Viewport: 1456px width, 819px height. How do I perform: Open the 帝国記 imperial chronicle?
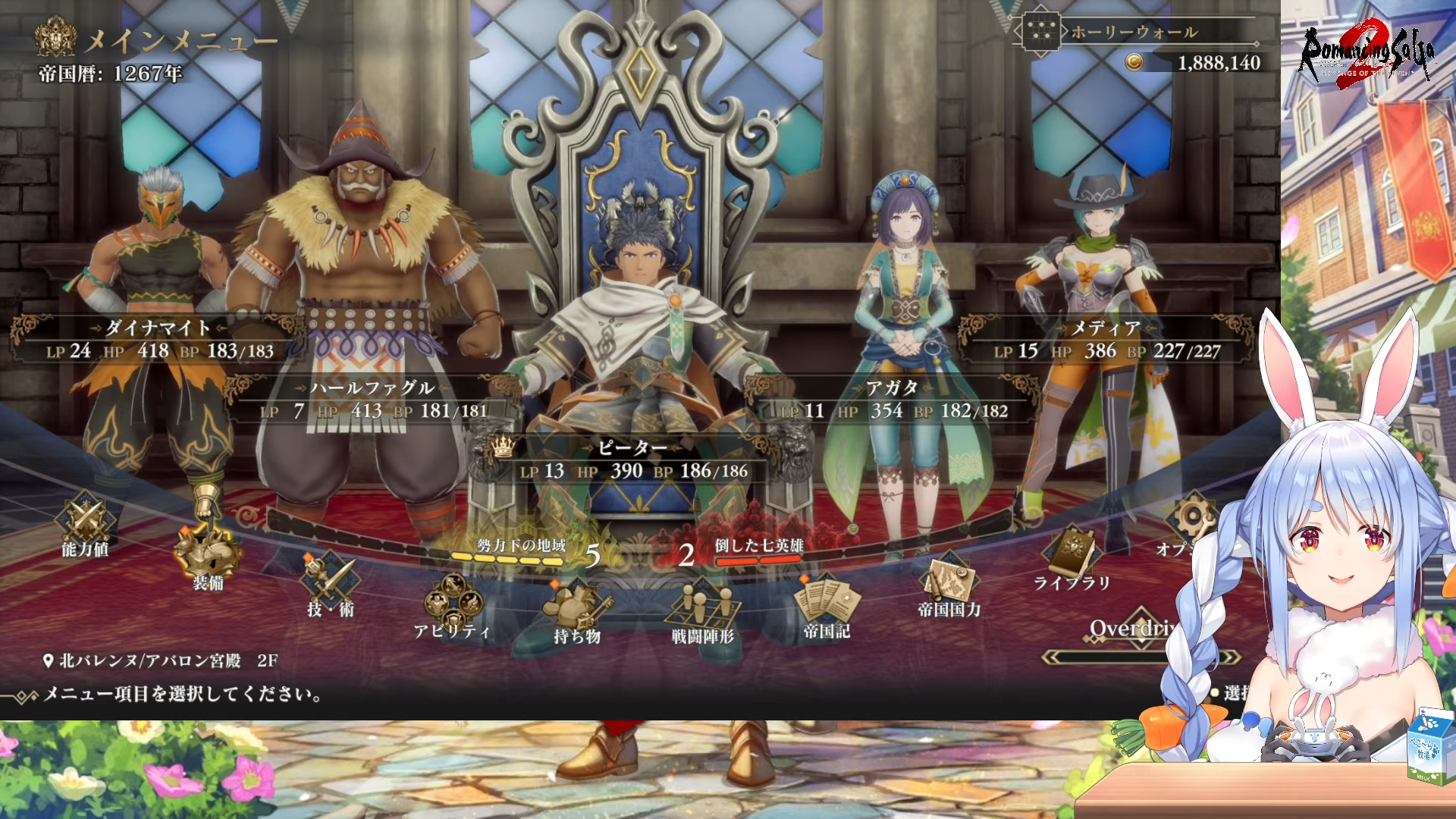827,605
